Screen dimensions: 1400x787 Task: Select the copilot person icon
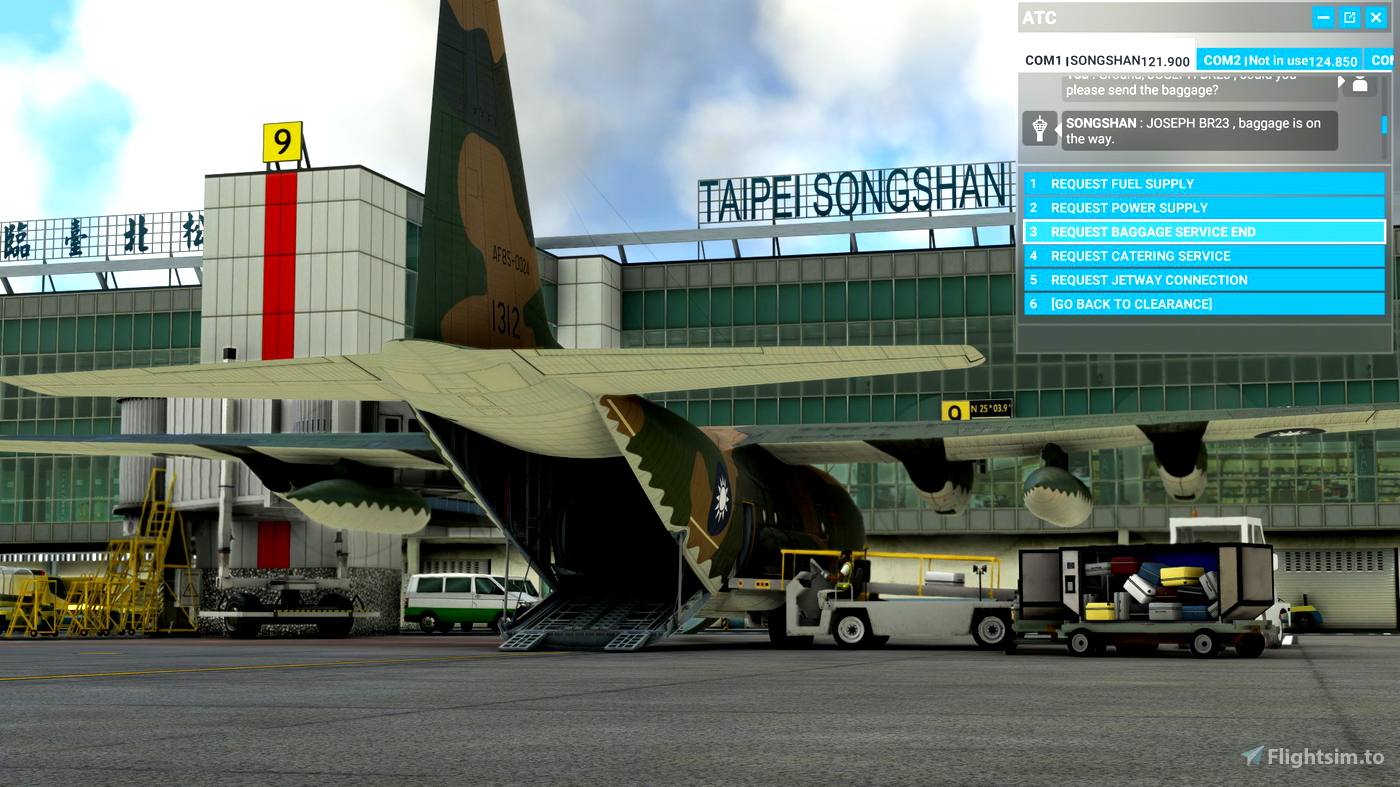coord(1359,84)
